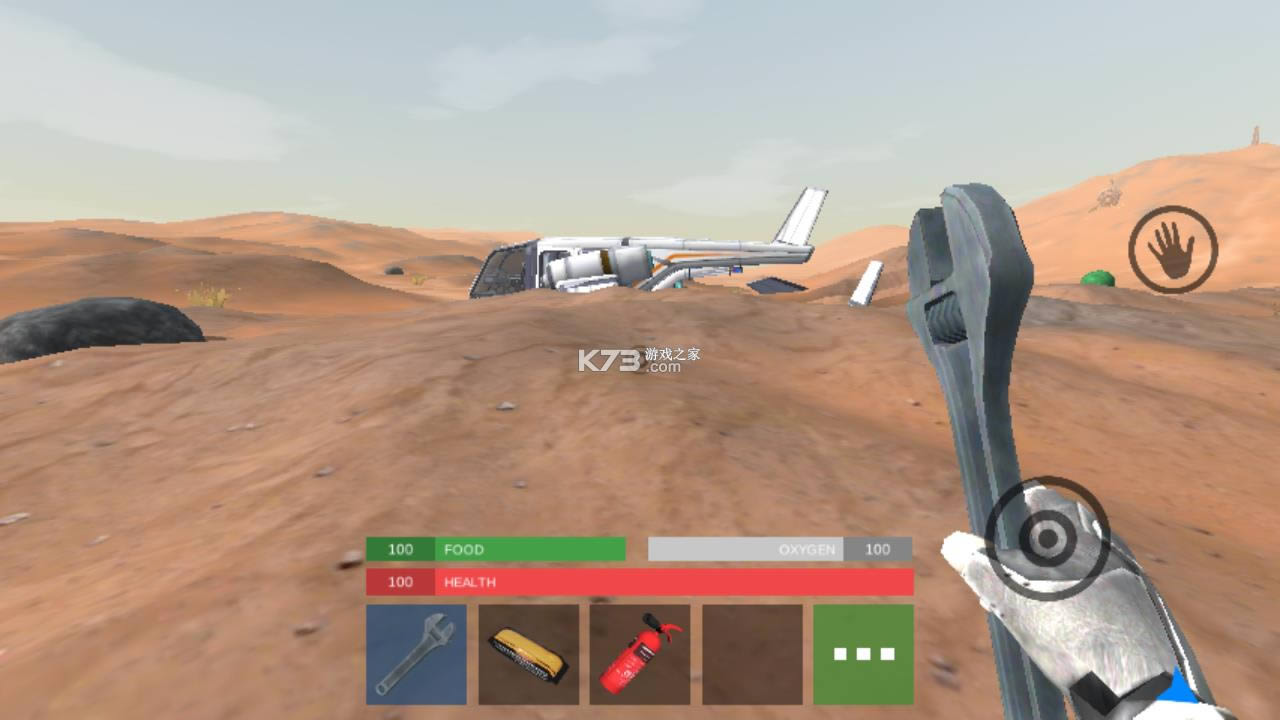Image resolution: width=1280 pixels, height=720 pixels.
Task: Tap the hand grab button on the right
Action: pos(1172,246)
